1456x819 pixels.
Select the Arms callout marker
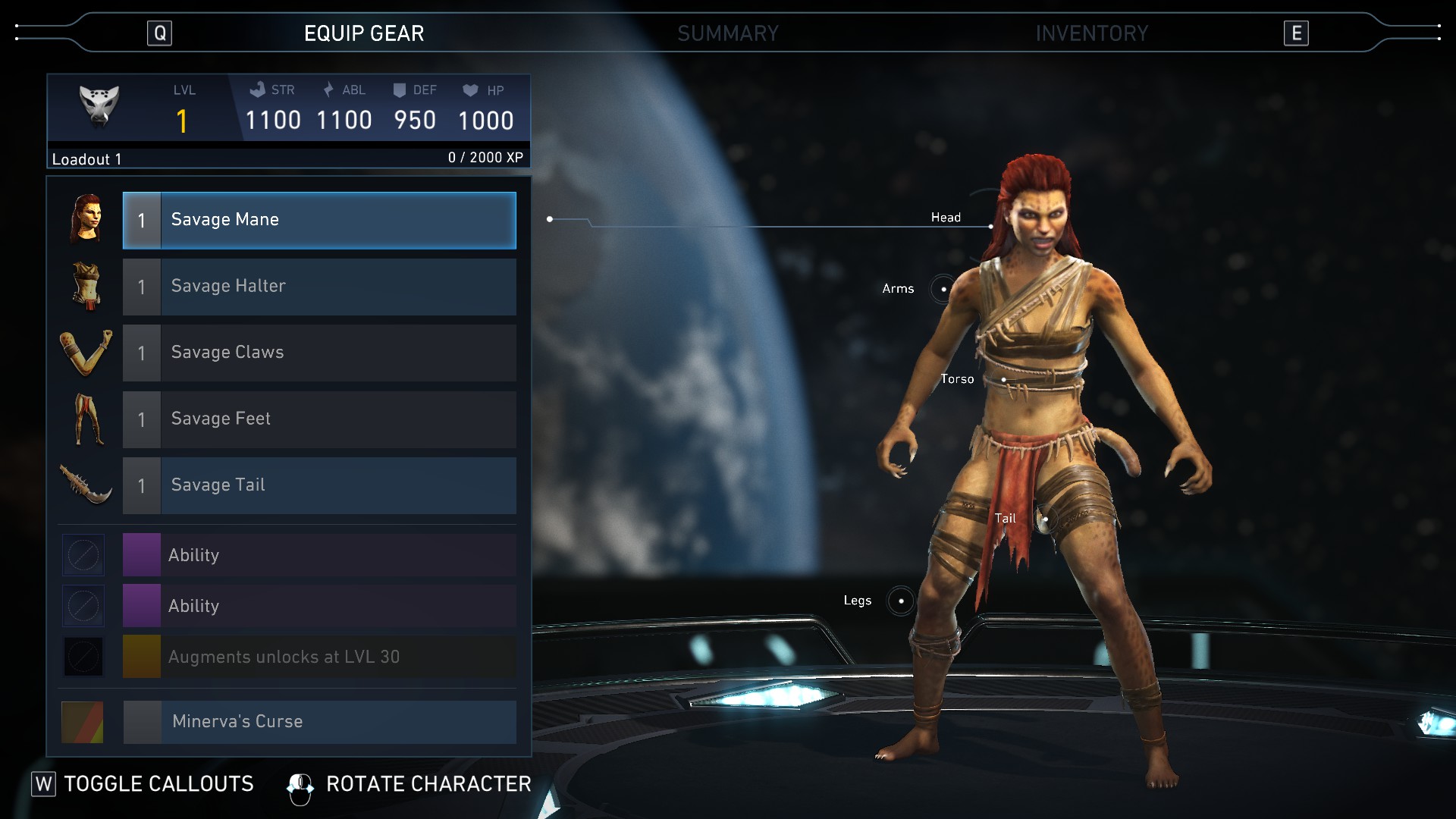click(x=943, y=289)
